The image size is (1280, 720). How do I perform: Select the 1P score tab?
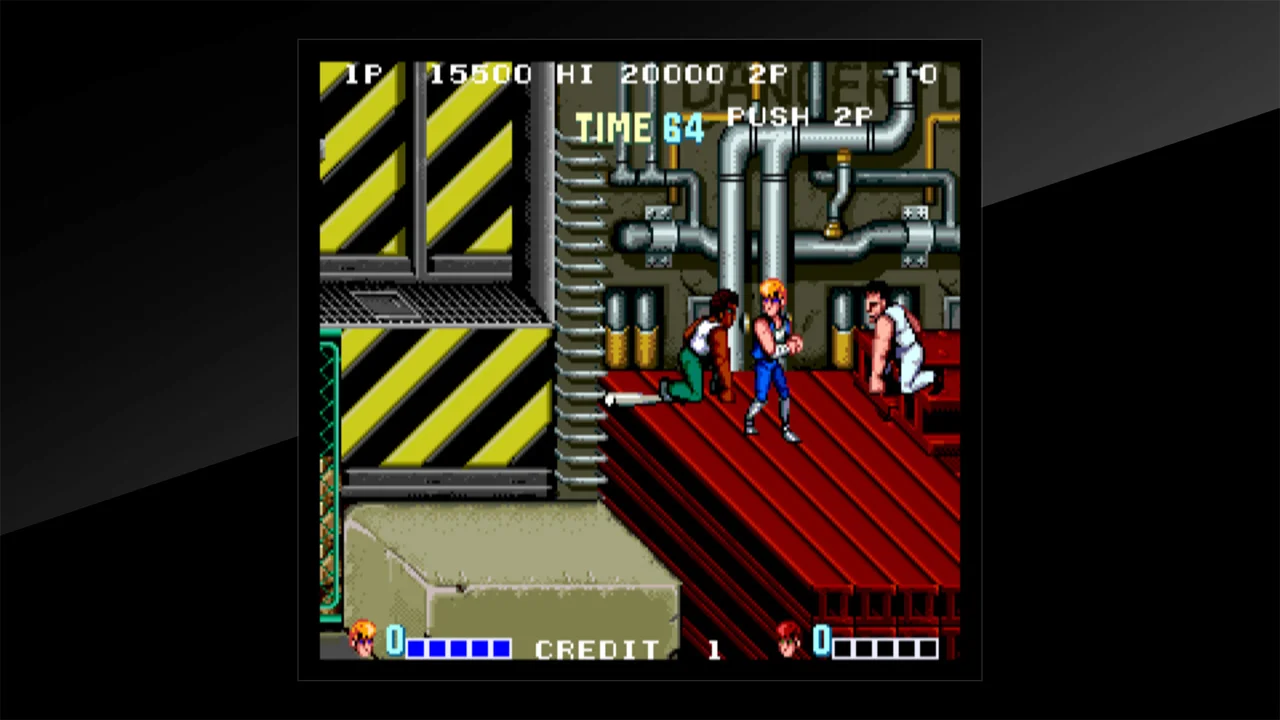pos(363,73)
